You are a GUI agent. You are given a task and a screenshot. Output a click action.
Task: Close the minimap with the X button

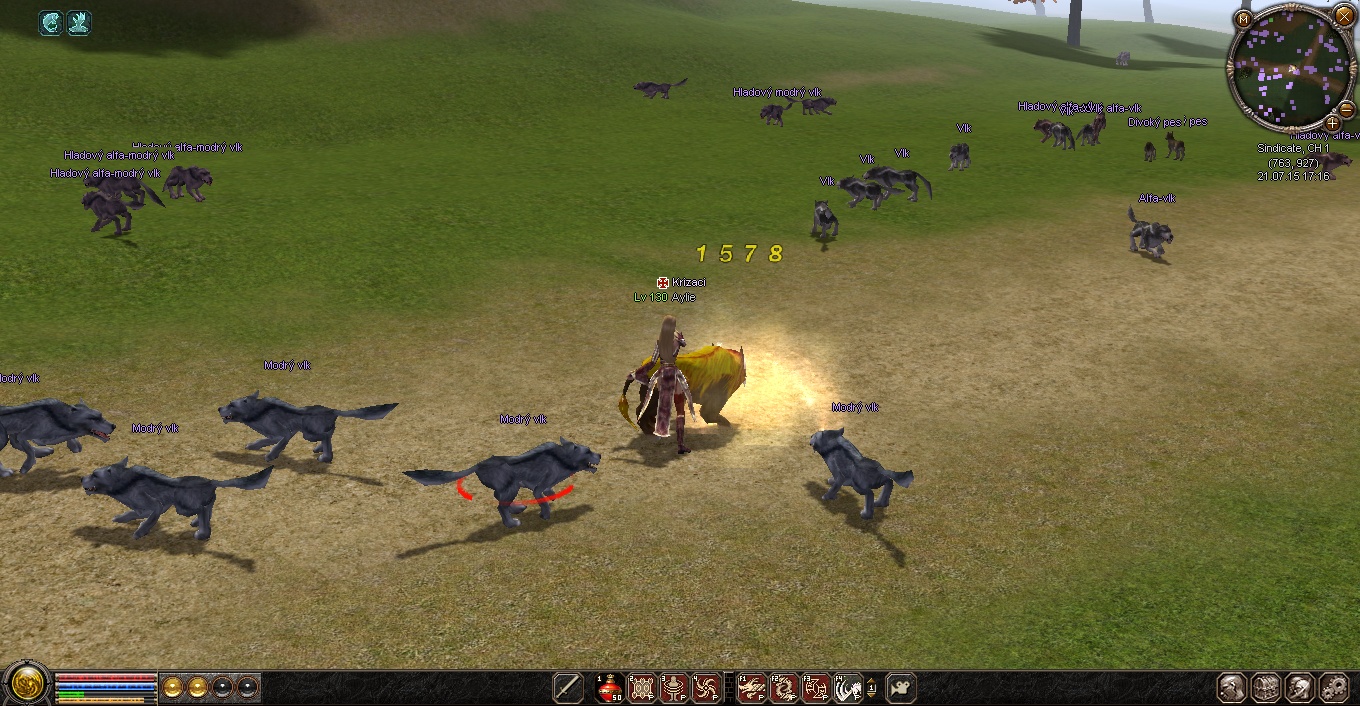pos(1344,15)
